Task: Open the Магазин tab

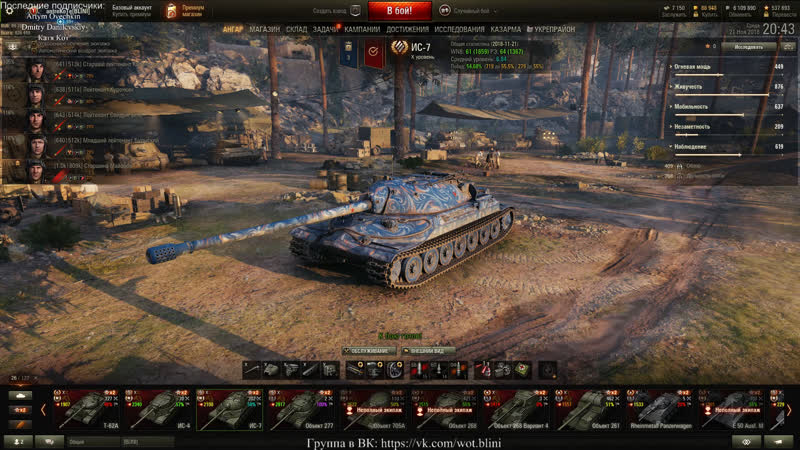Action: point(264,30)
